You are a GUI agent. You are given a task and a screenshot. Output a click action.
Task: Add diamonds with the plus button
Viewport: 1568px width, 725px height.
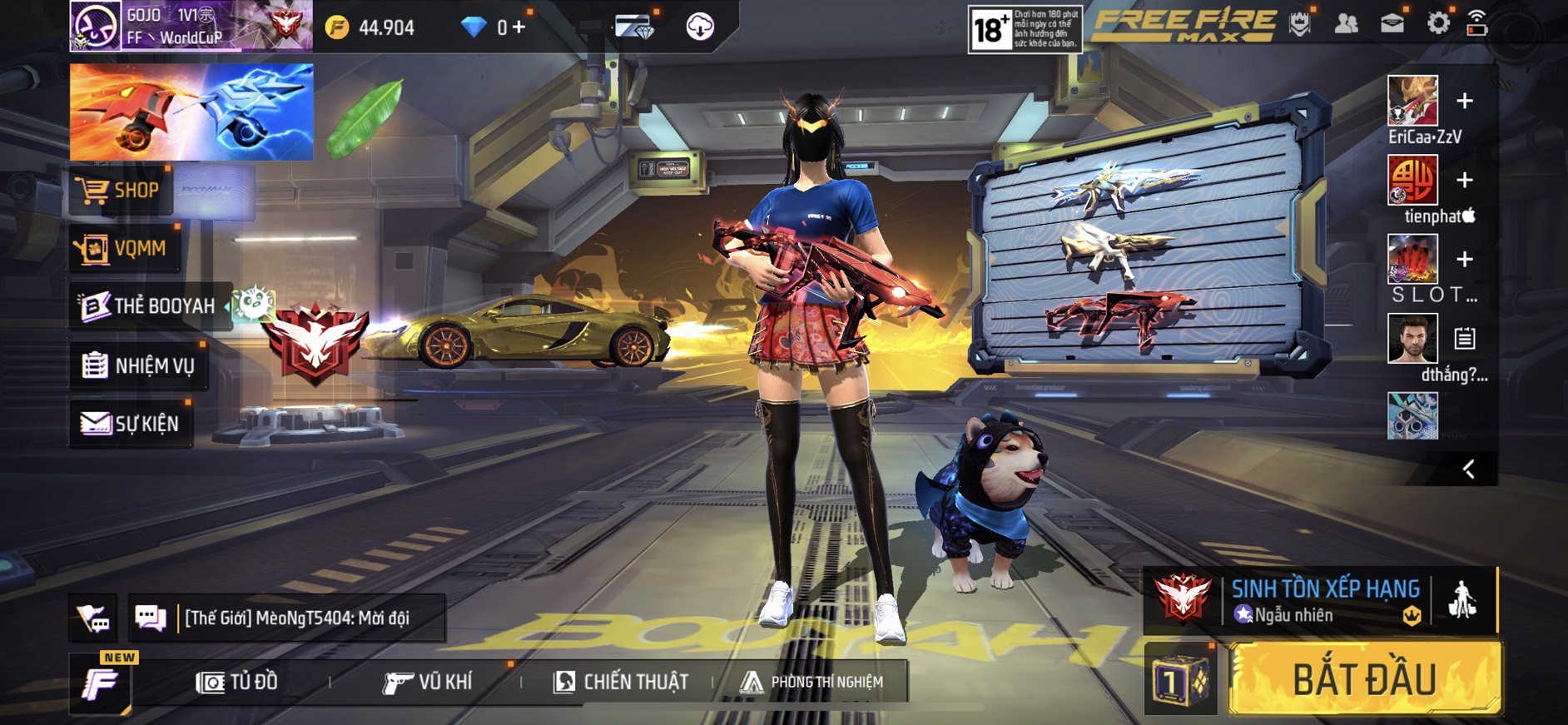click(519, 27)
